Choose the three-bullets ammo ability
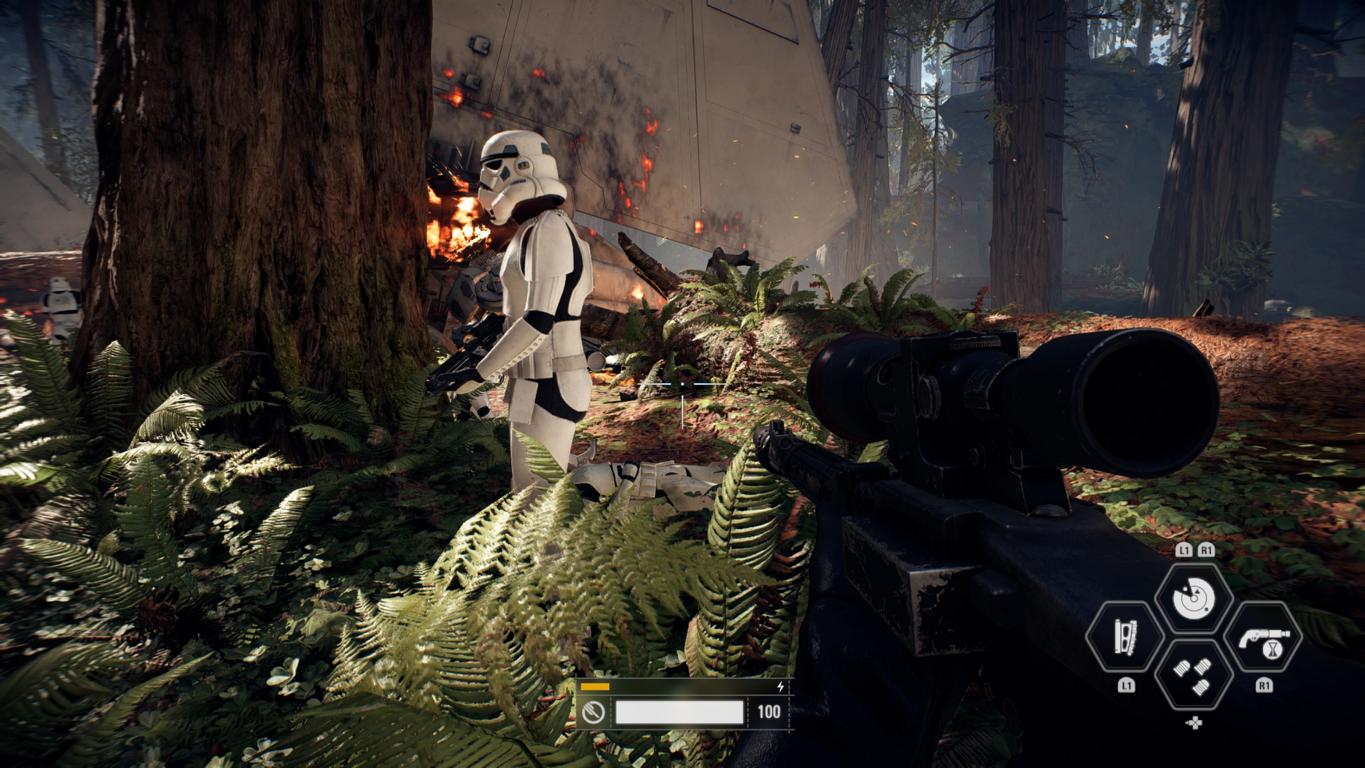 pos(1193,675)
